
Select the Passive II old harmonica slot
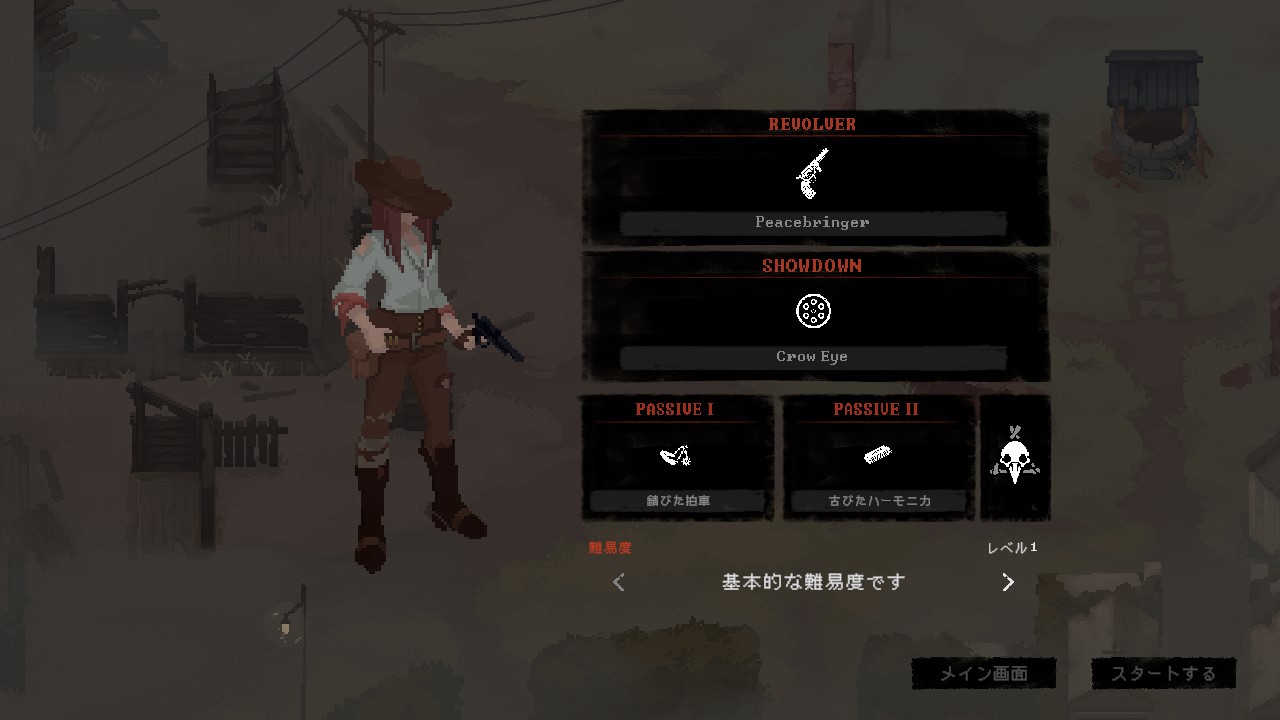point(878,458)
